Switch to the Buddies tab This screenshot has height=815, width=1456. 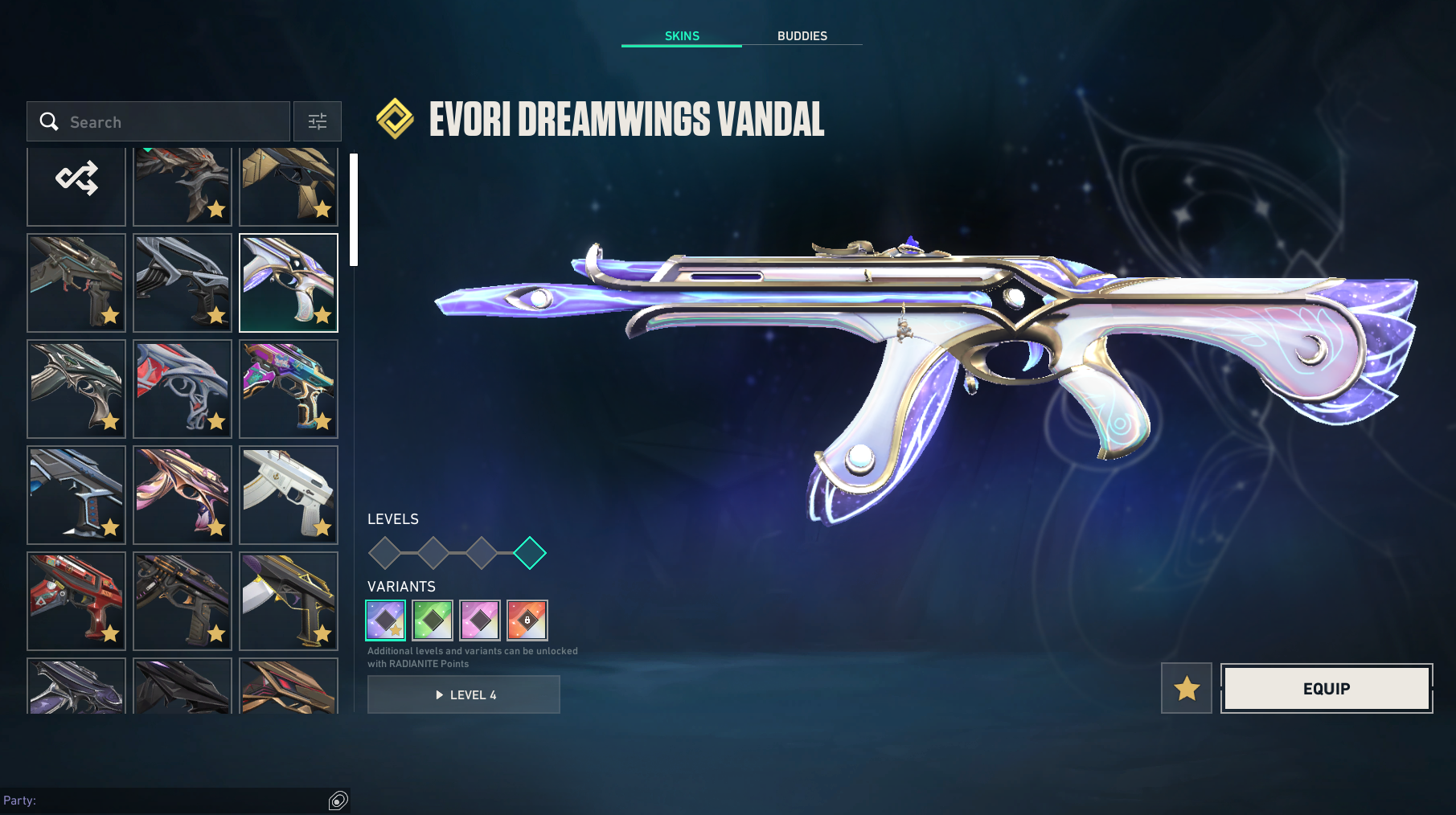[x=802, y=36]
